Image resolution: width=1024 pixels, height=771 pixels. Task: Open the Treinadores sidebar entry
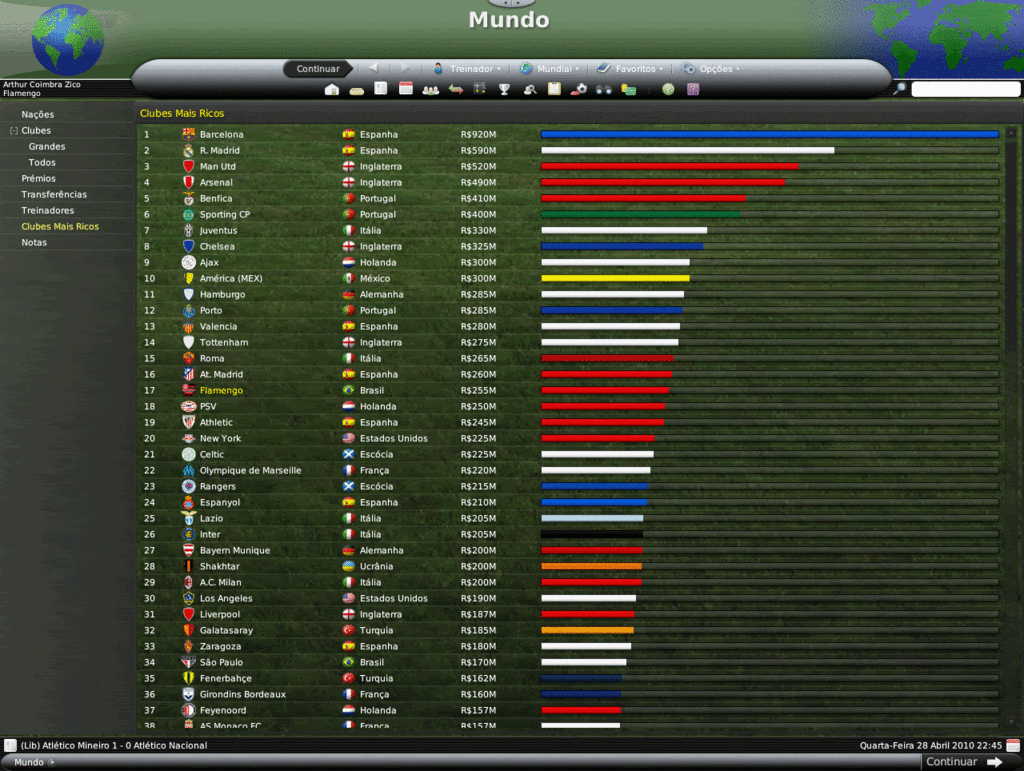tap(48, 211)
